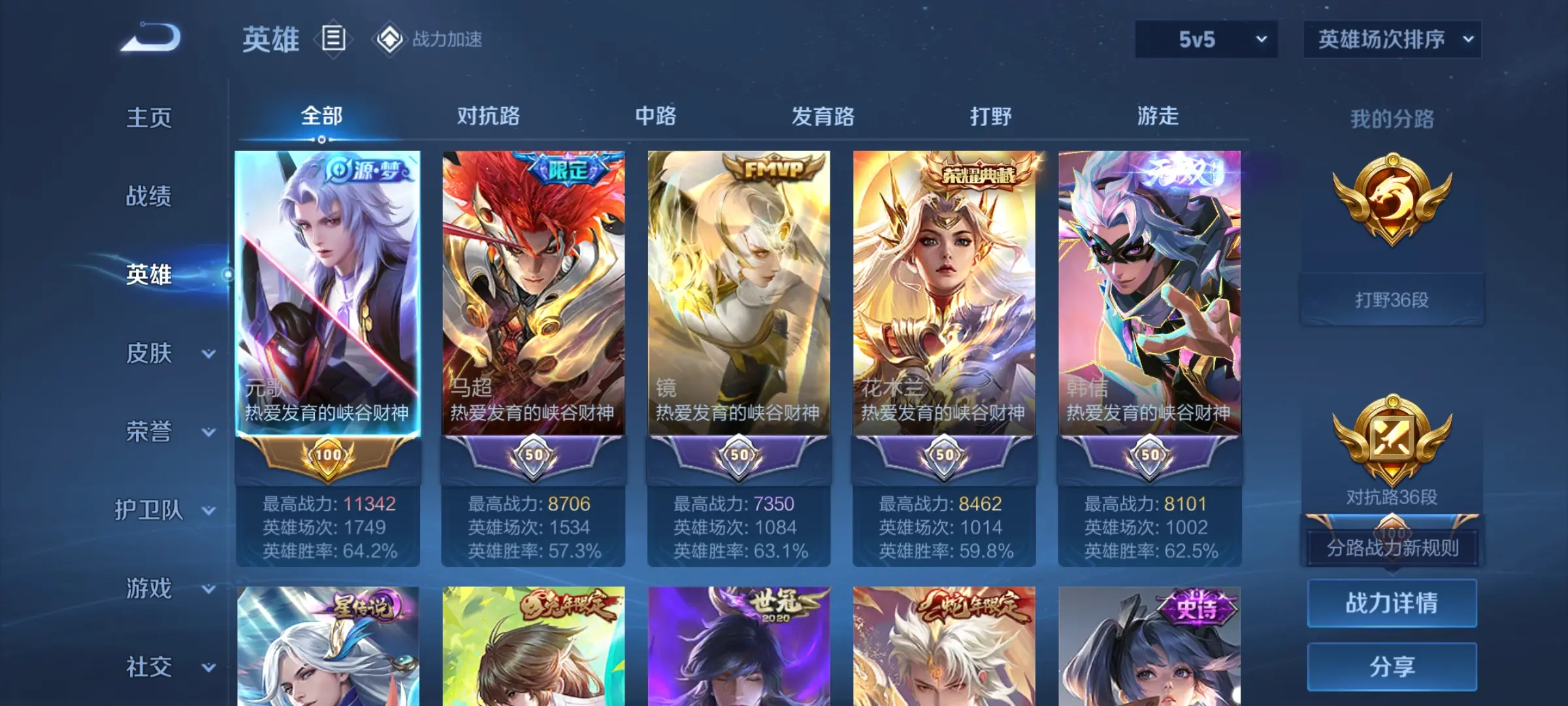Open the 战力详情 button
The image size is (1568, 706).
coord(1392,603)
